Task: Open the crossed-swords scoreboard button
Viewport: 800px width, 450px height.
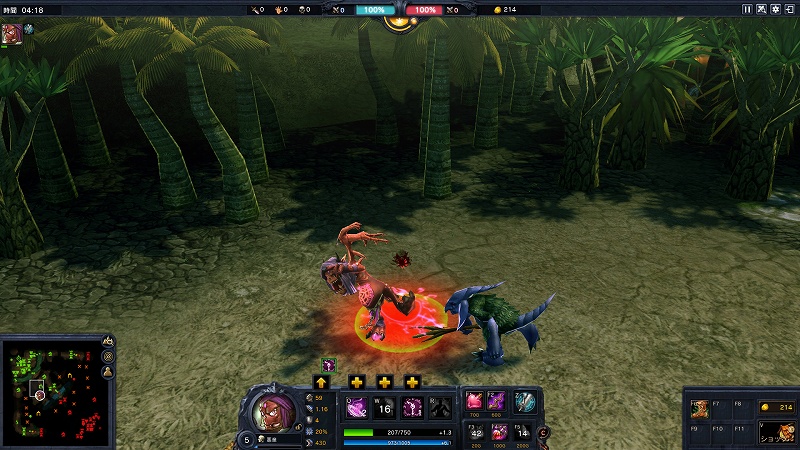Action: 762,9
